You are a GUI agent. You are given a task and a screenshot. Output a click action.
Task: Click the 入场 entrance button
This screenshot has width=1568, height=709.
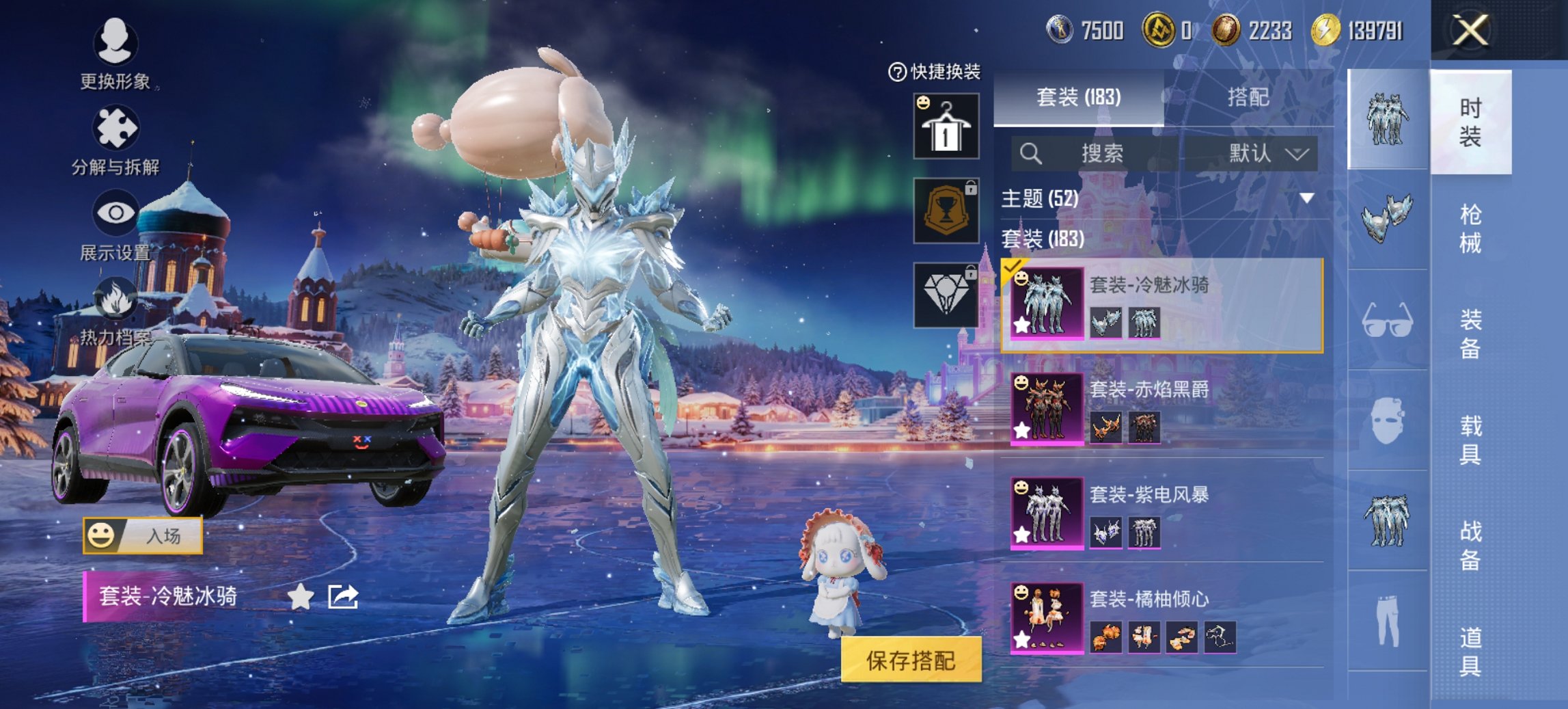[x=146, y=537]
